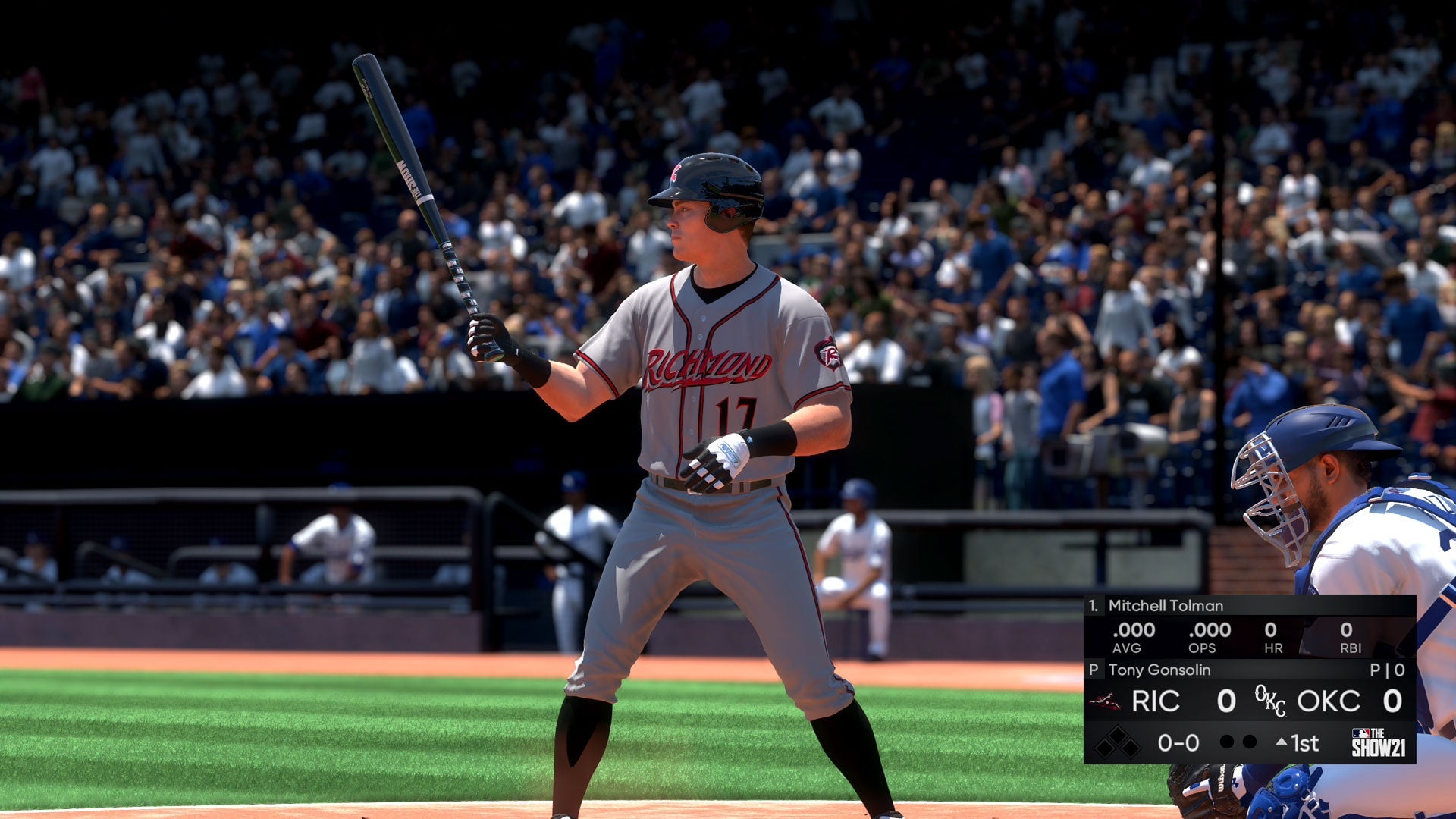Click the Tony Gonsolin name label
Screen dimensions: 1456x819
[x=1160, y=672]
